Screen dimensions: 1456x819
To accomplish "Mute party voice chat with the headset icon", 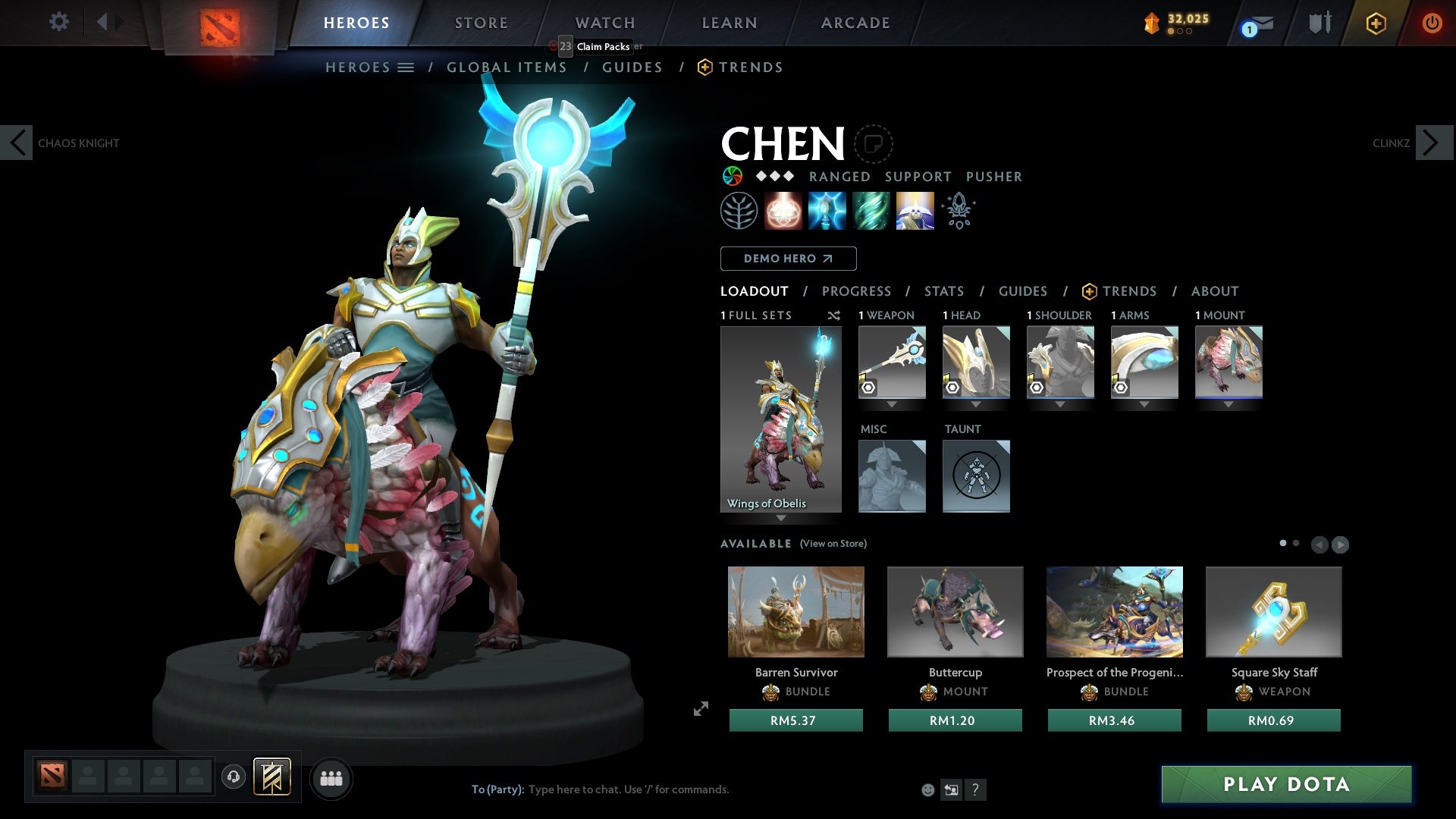I will click(233, 777).
